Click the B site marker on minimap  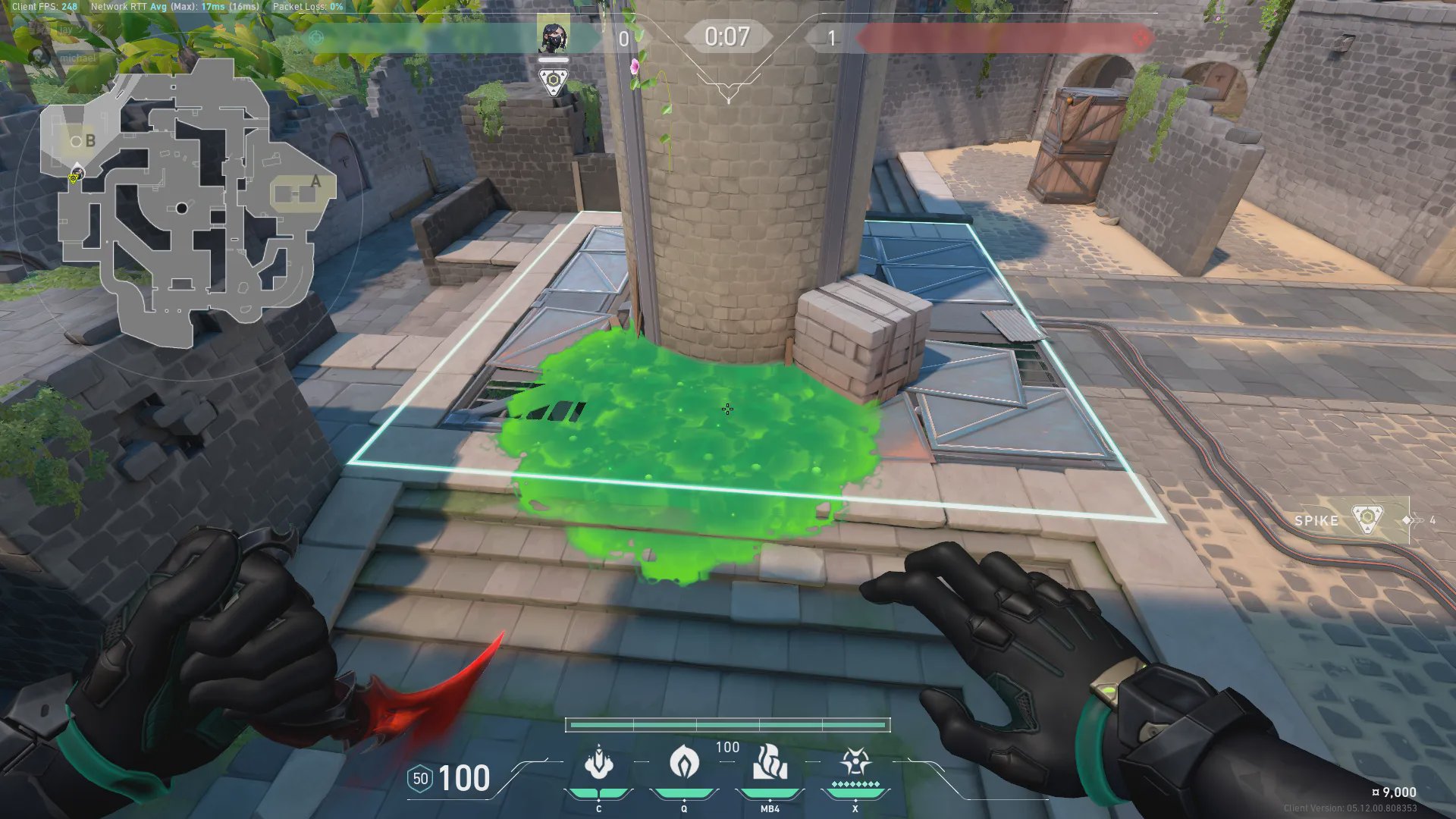coord(90,141)
